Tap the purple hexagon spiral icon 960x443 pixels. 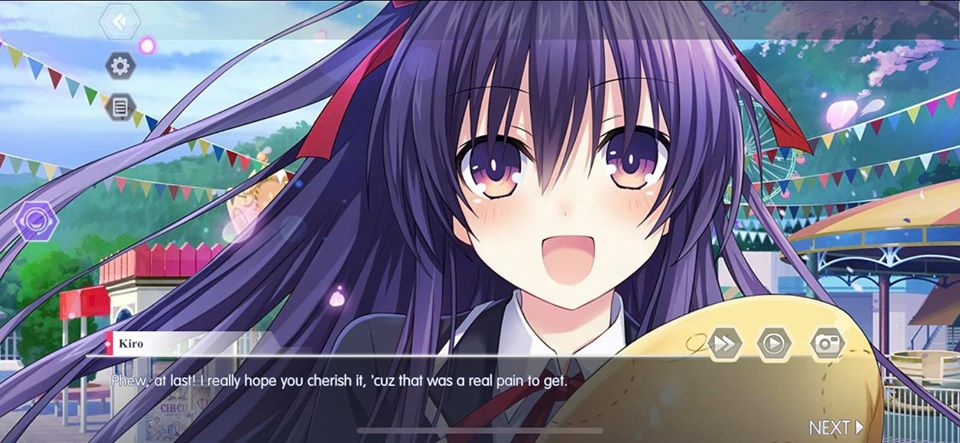tap(37, 220)
